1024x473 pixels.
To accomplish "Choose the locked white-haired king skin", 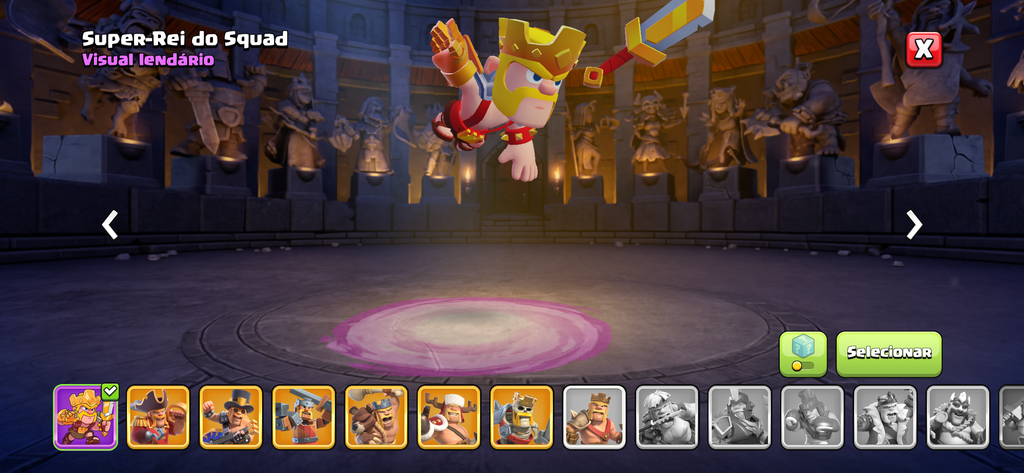I will [x=667, y=417].
